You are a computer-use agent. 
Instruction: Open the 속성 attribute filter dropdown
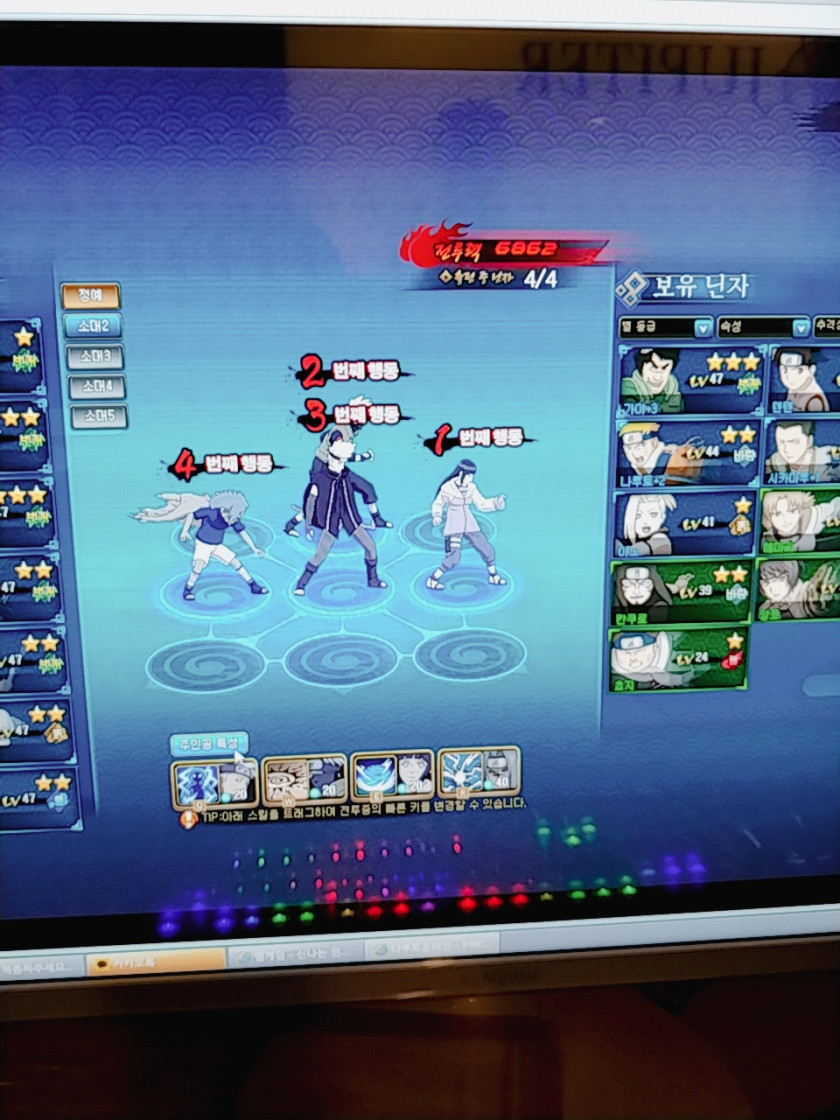[762, 327]
